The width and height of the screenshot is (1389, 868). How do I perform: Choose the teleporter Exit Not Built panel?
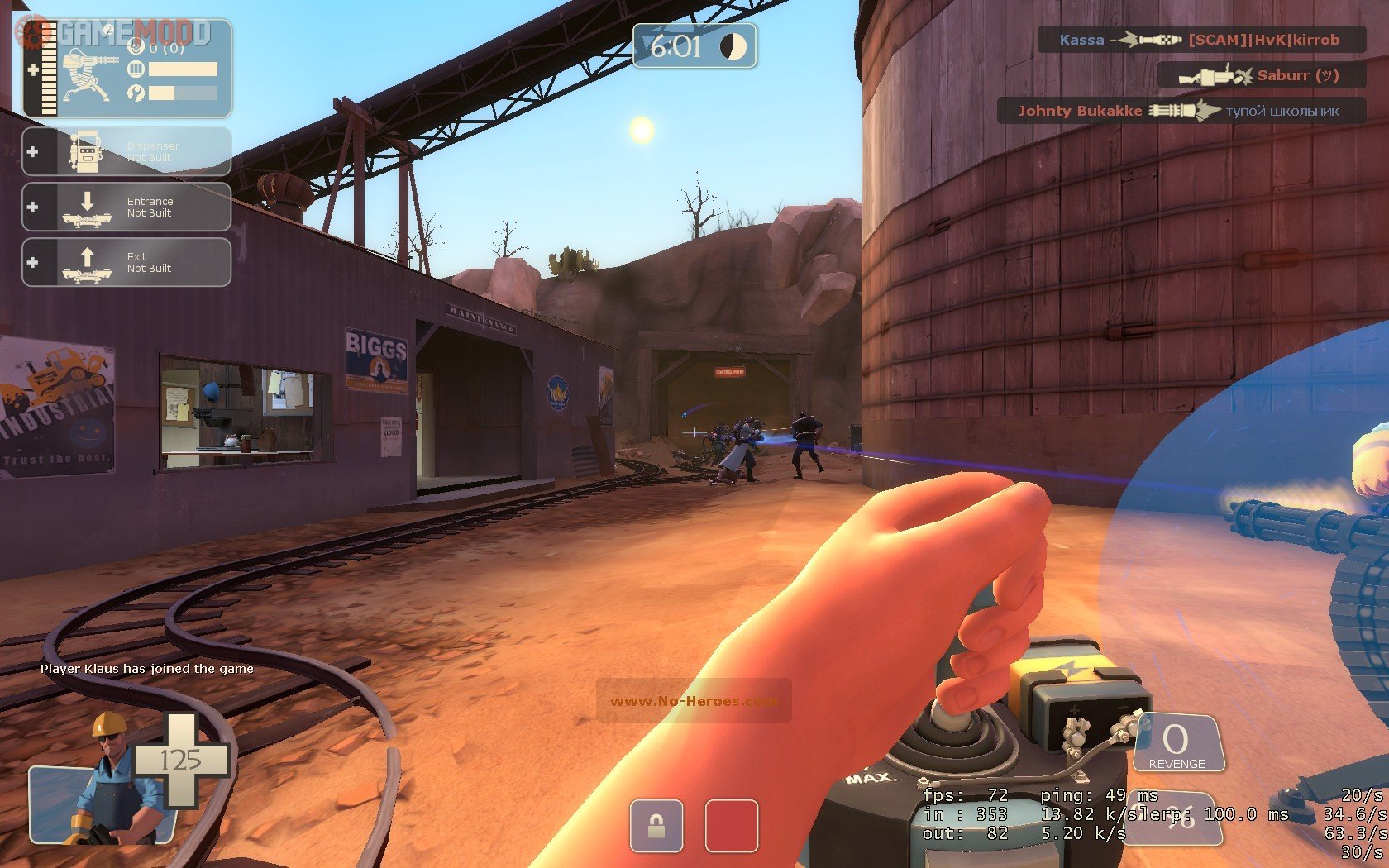click(x=126, y=262)
